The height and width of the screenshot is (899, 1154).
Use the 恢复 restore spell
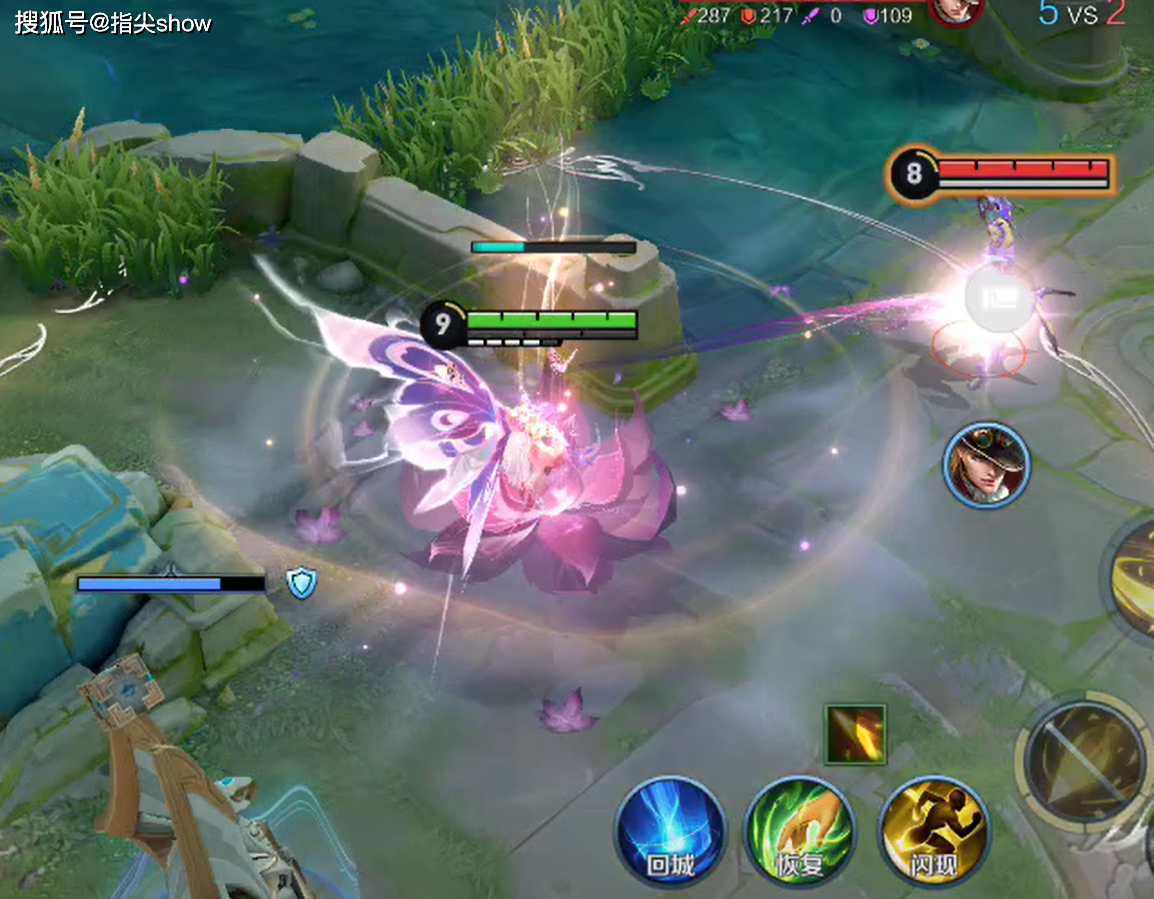click(x=800, y=831)
